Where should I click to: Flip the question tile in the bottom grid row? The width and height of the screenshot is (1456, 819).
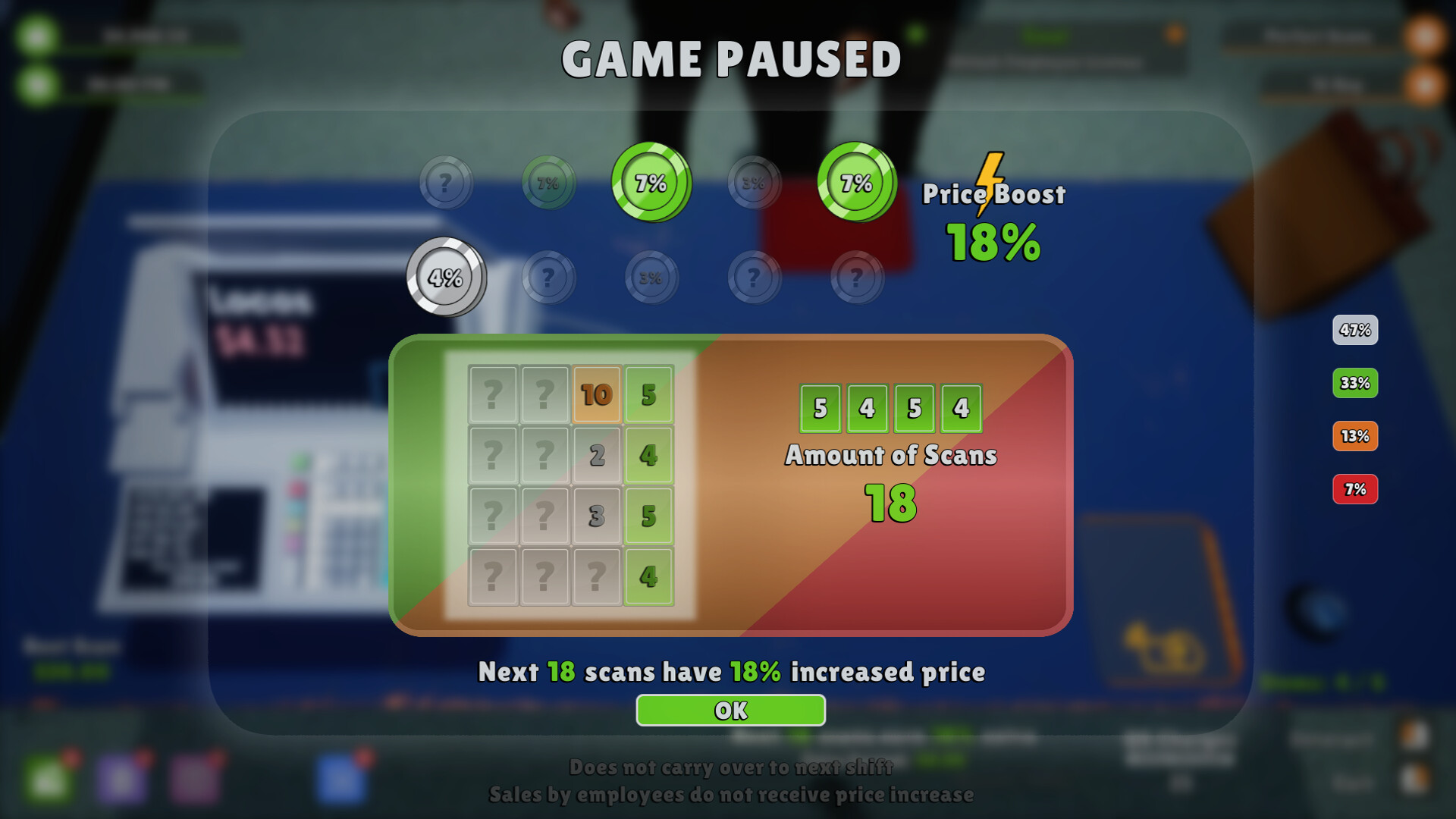tap(494, 575)
